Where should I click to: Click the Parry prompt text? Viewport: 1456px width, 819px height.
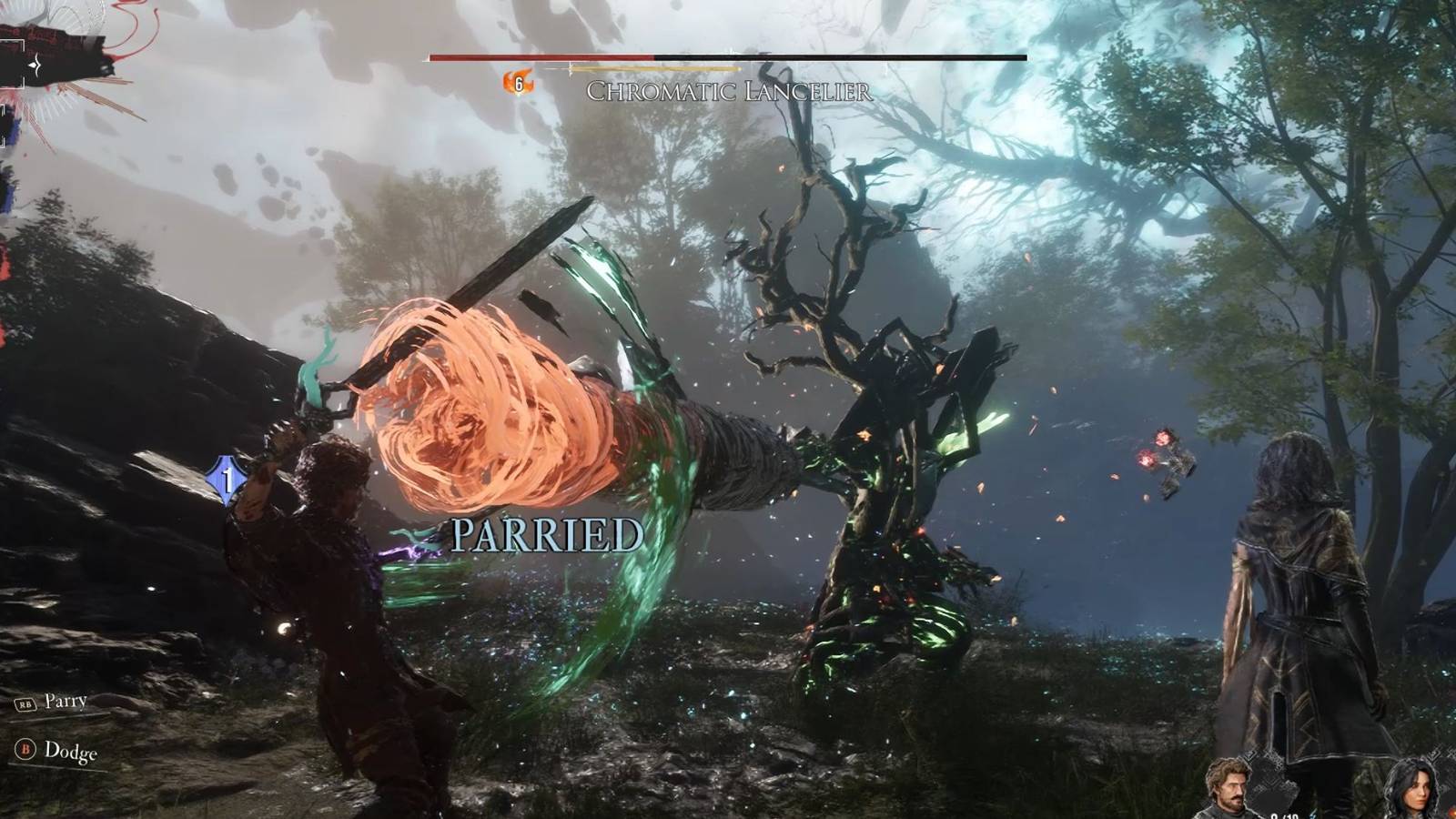(67, 701)
